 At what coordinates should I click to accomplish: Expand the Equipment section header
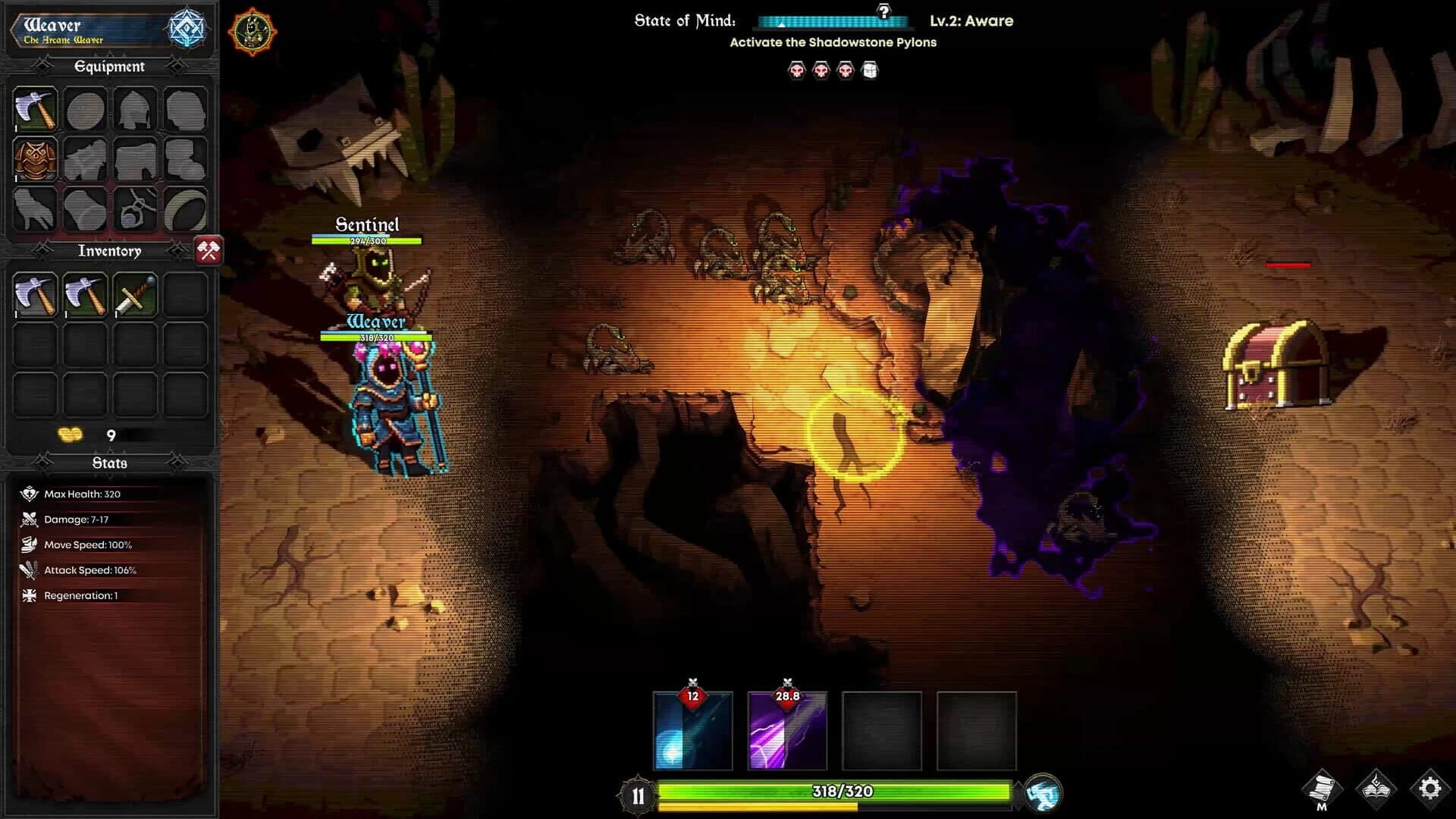click(109, 67)
